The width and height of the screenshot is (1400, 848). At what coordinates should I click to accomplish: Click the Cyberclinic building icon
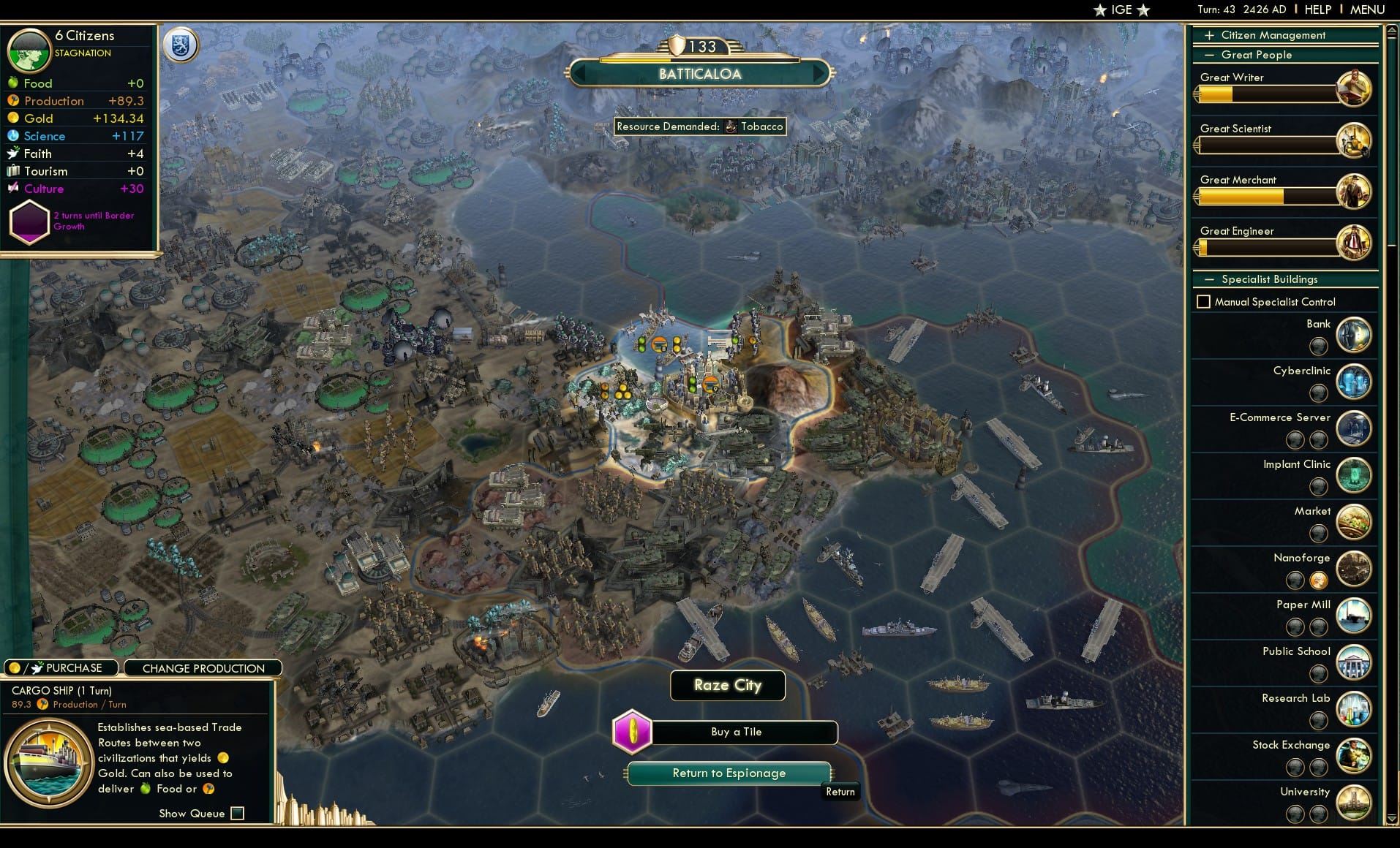tap(1354, 381)
